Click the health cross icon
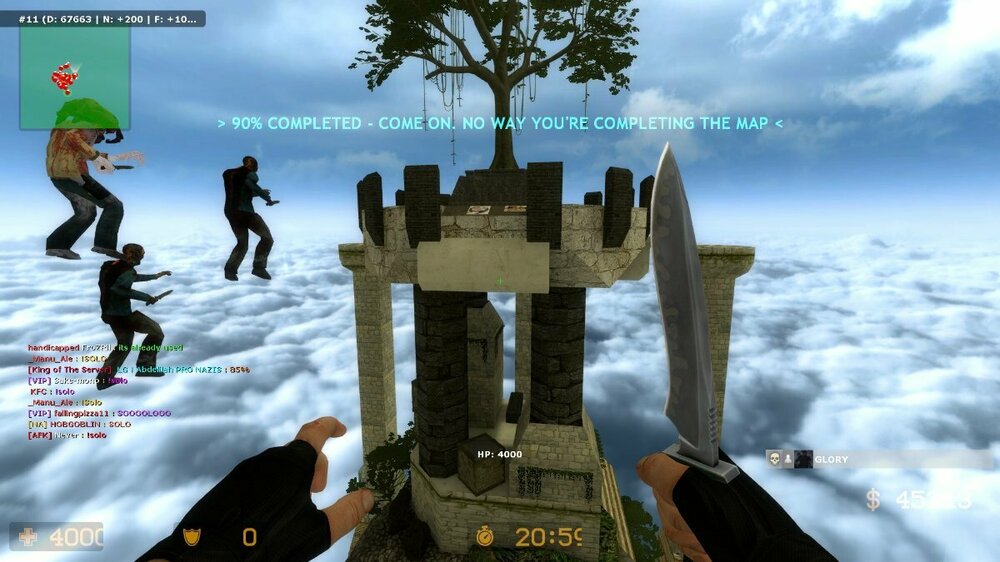This screenshot has height=562, width=1000. point(28,537)
